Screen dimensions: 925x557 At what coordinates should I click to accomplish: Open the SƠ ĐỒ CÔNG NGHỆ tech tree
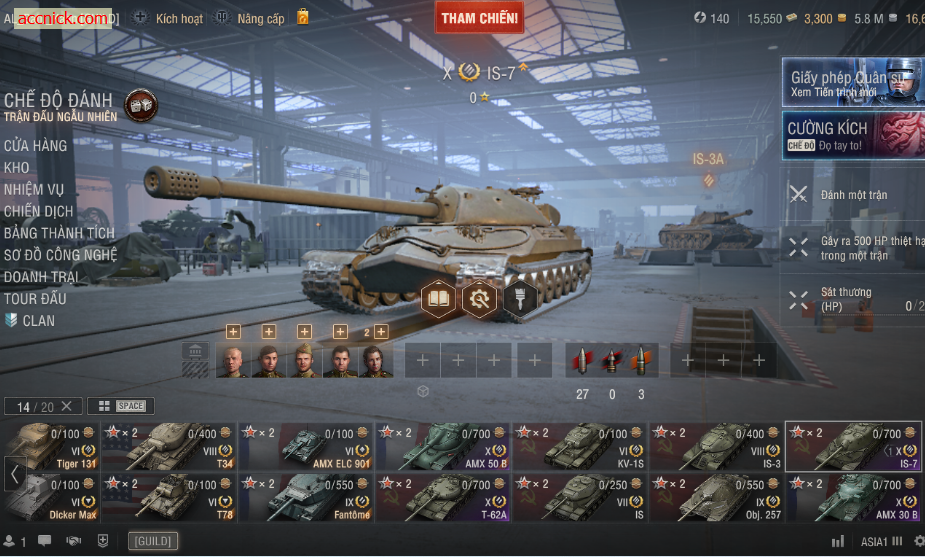pos(60,255)
